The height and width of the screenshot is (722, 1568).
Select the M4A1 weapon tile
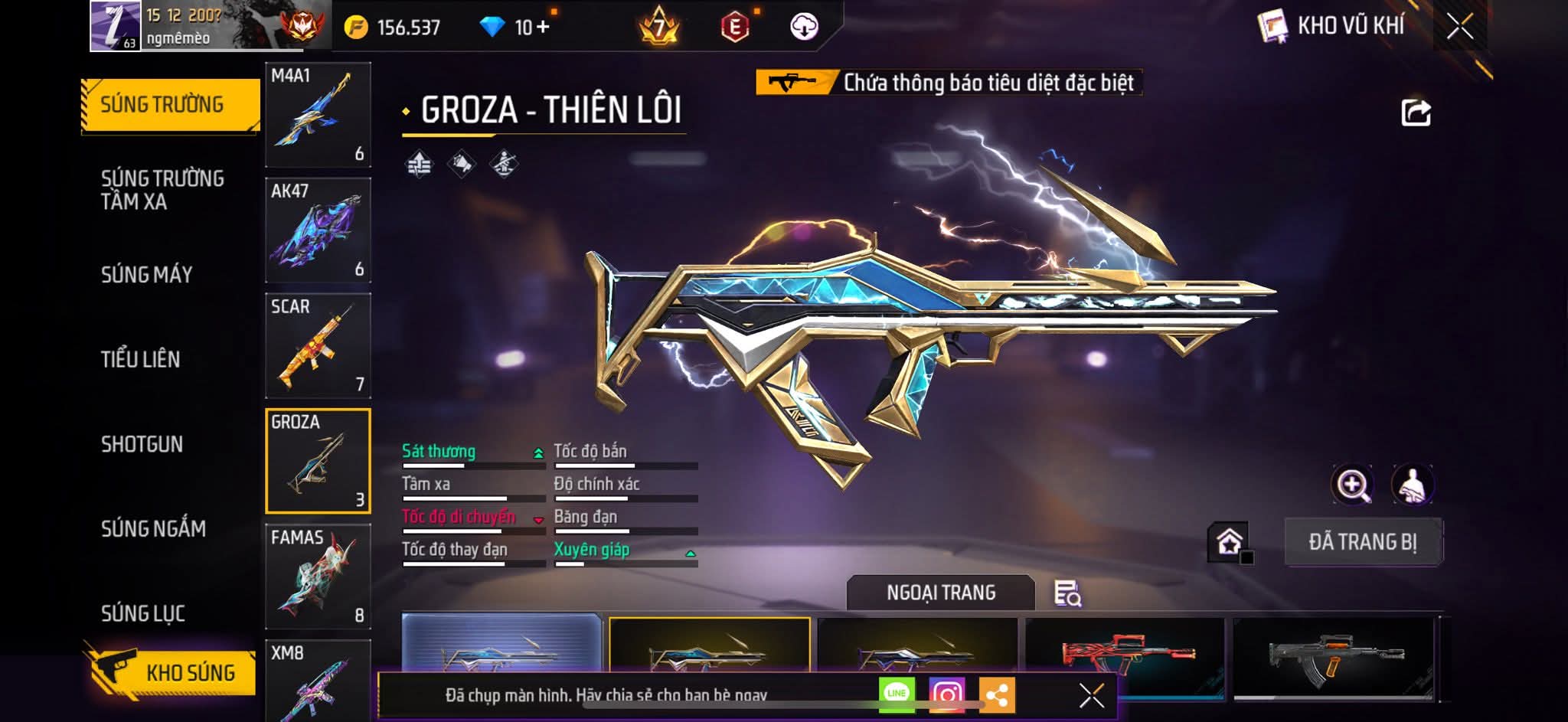pos(318,115)
